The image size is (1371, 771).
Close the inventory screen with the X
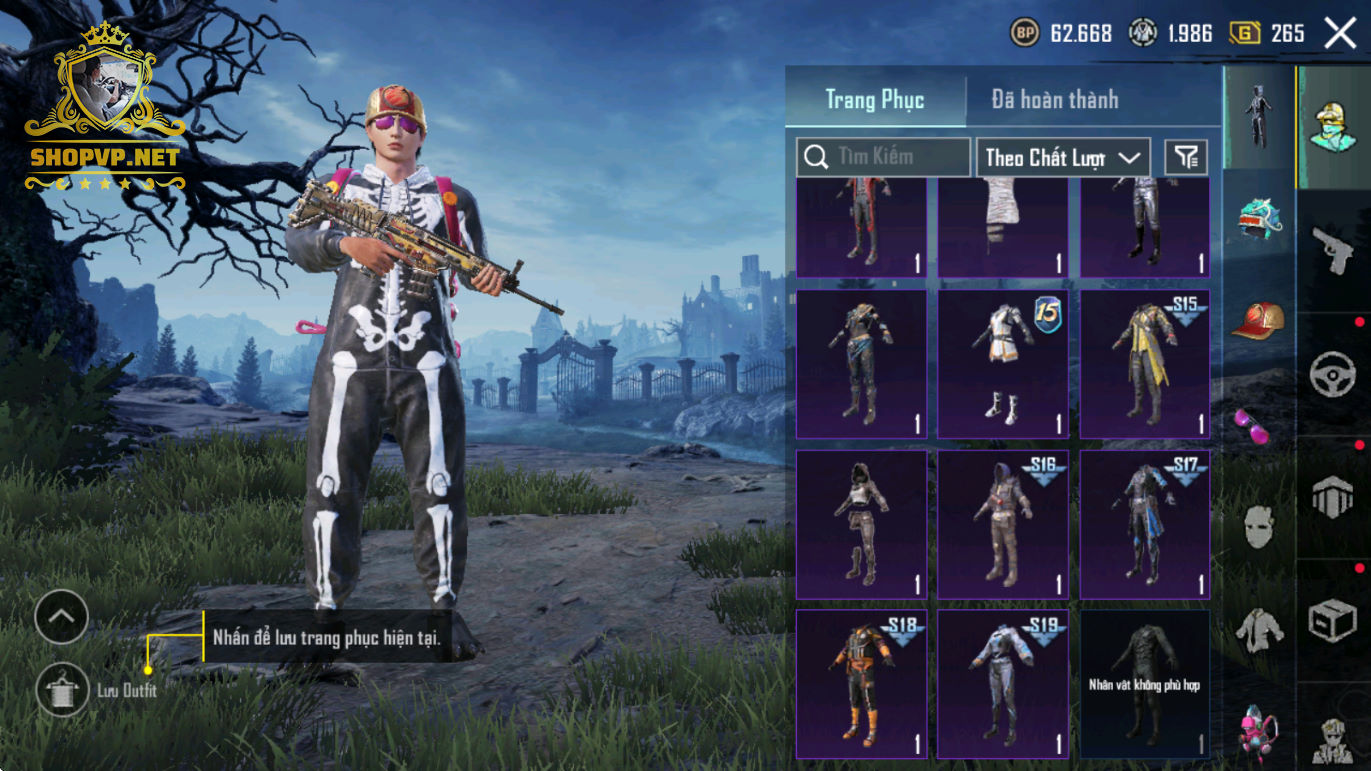point(1340,33)
